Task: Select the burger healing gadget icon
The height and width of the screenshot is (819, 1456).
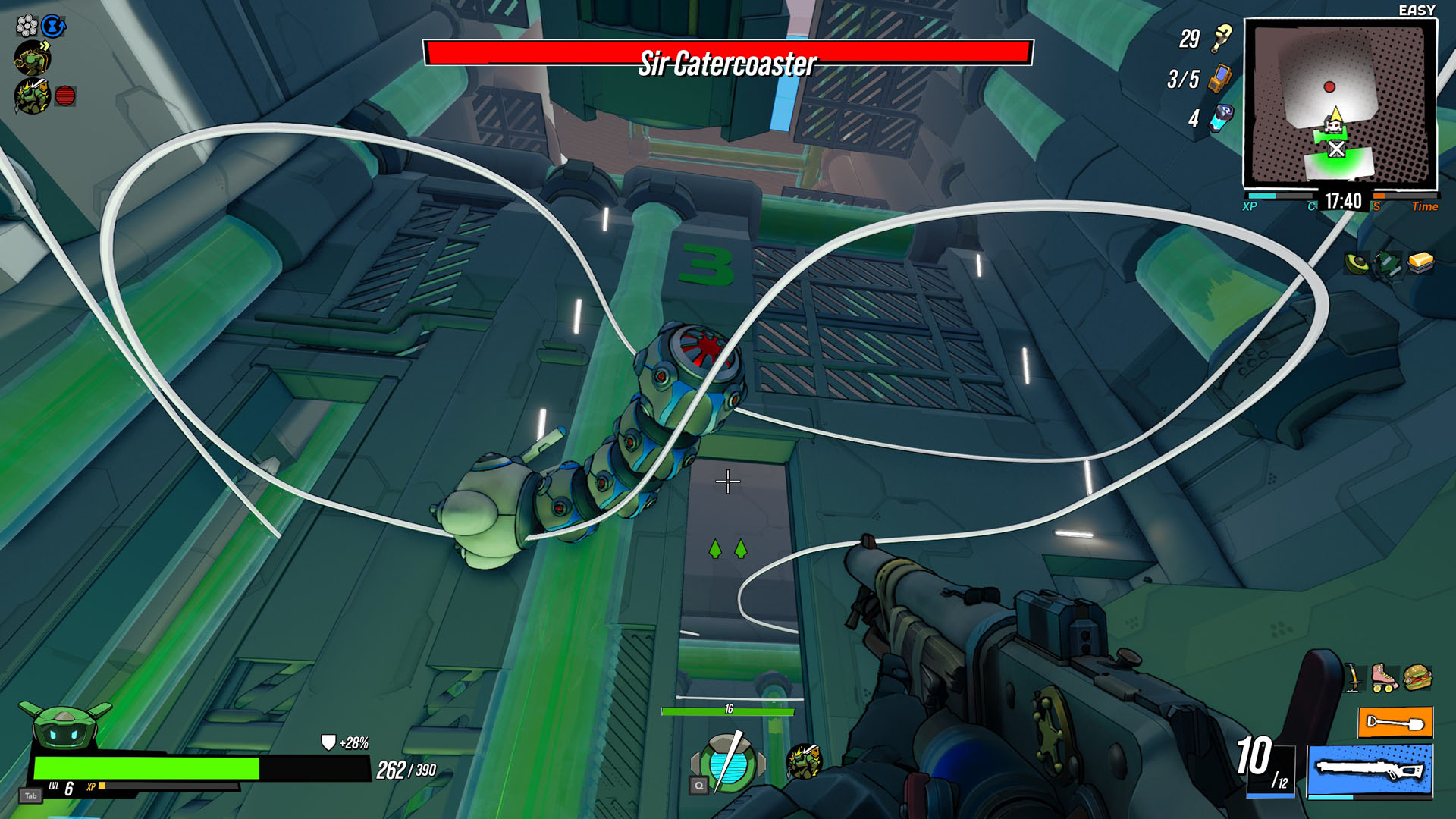Action: click(x=1417, y=676)
